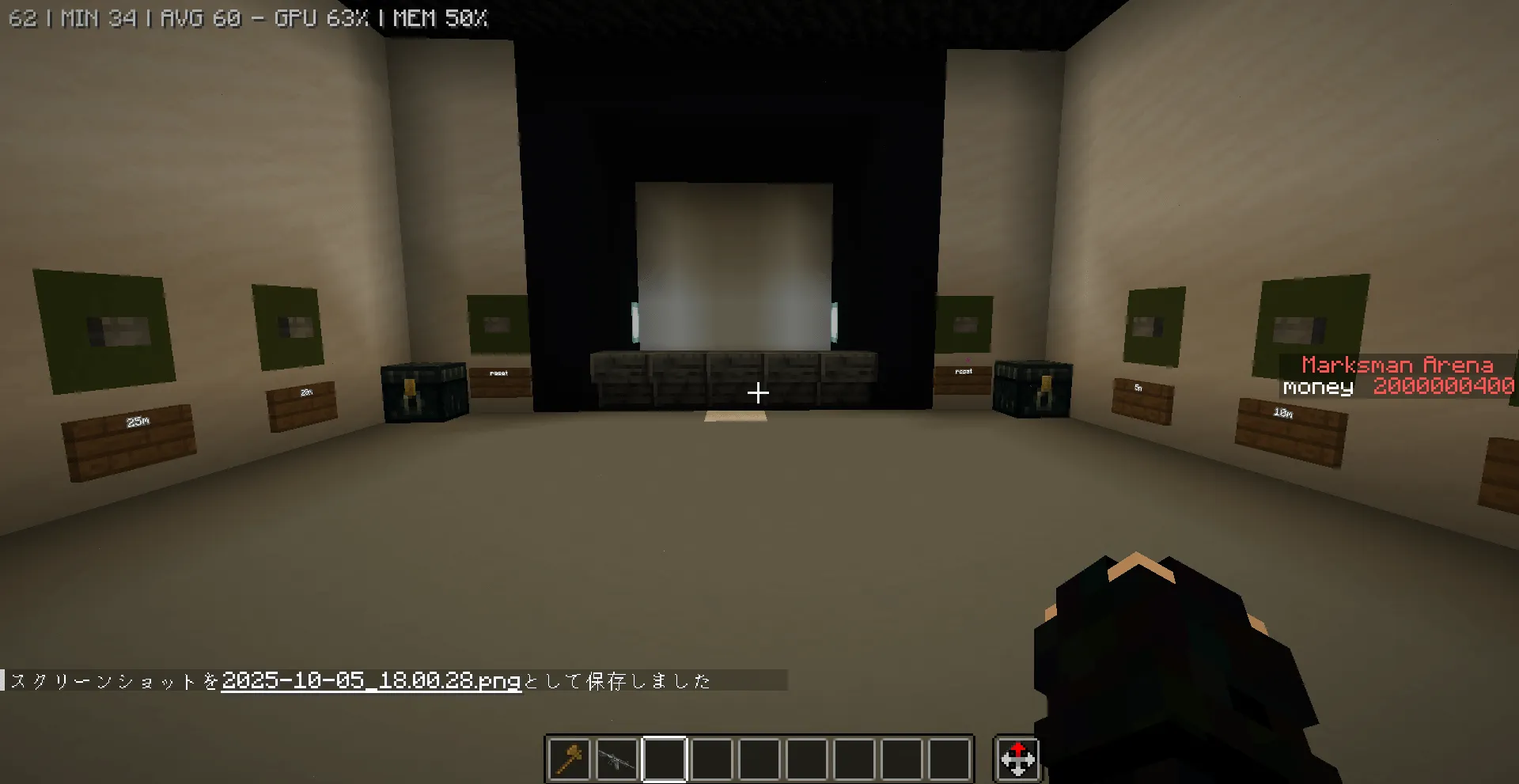1519x784 pixels.
Task: Open the screenshot link 2025-10-05_18.00.28.png
Action: 370,680
